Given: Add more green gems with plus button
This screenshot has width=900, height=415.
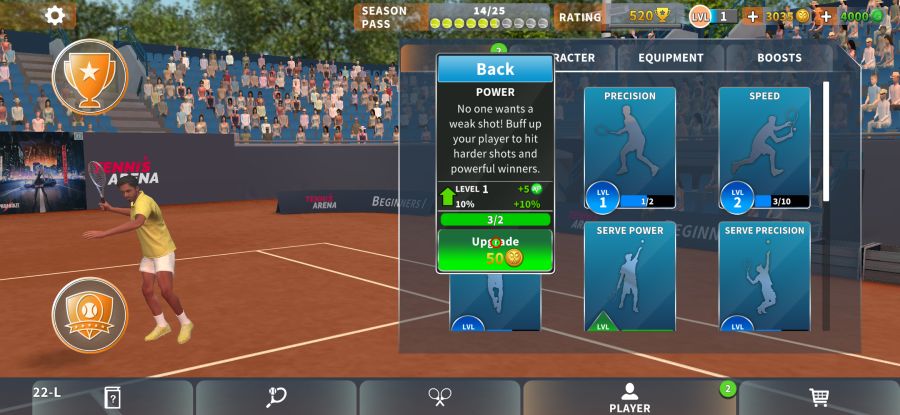Looking at the screenshot, I should pos(826,16).
